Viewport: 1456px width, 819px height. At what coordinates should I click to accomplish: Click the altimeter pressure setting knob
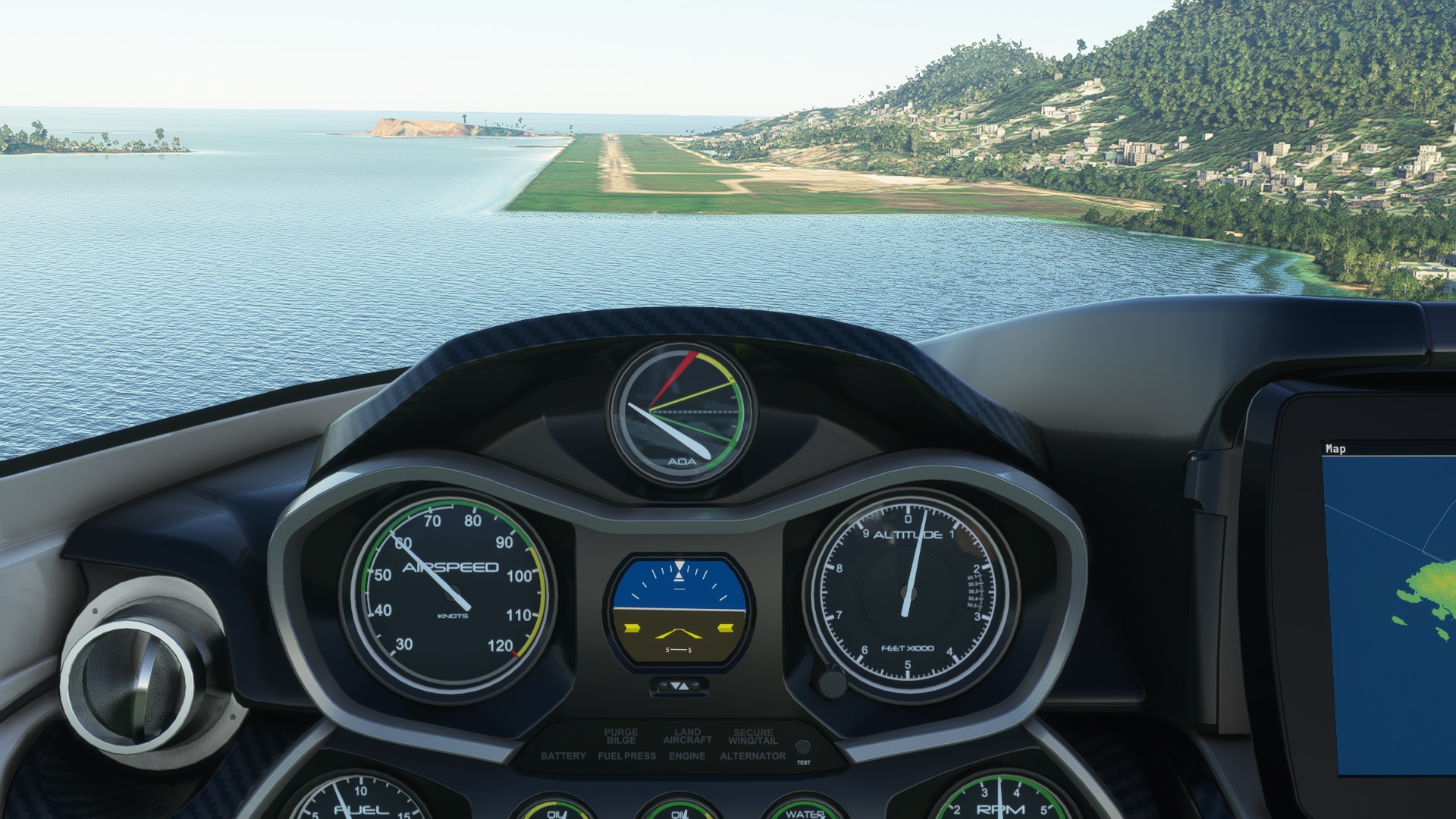coord(832,683)
